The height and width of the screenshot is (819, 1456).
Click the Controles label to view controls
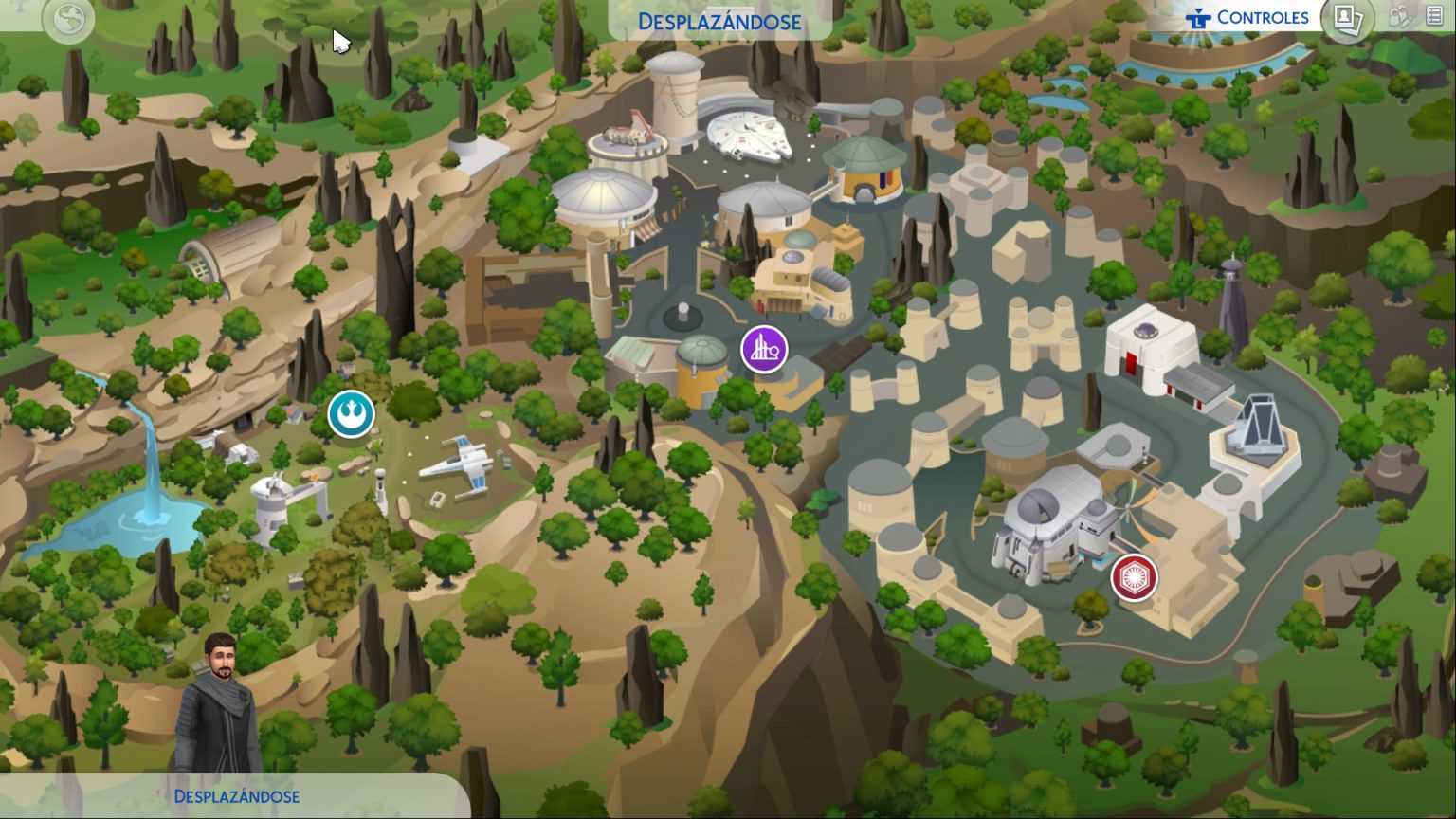click(1264, 16)
